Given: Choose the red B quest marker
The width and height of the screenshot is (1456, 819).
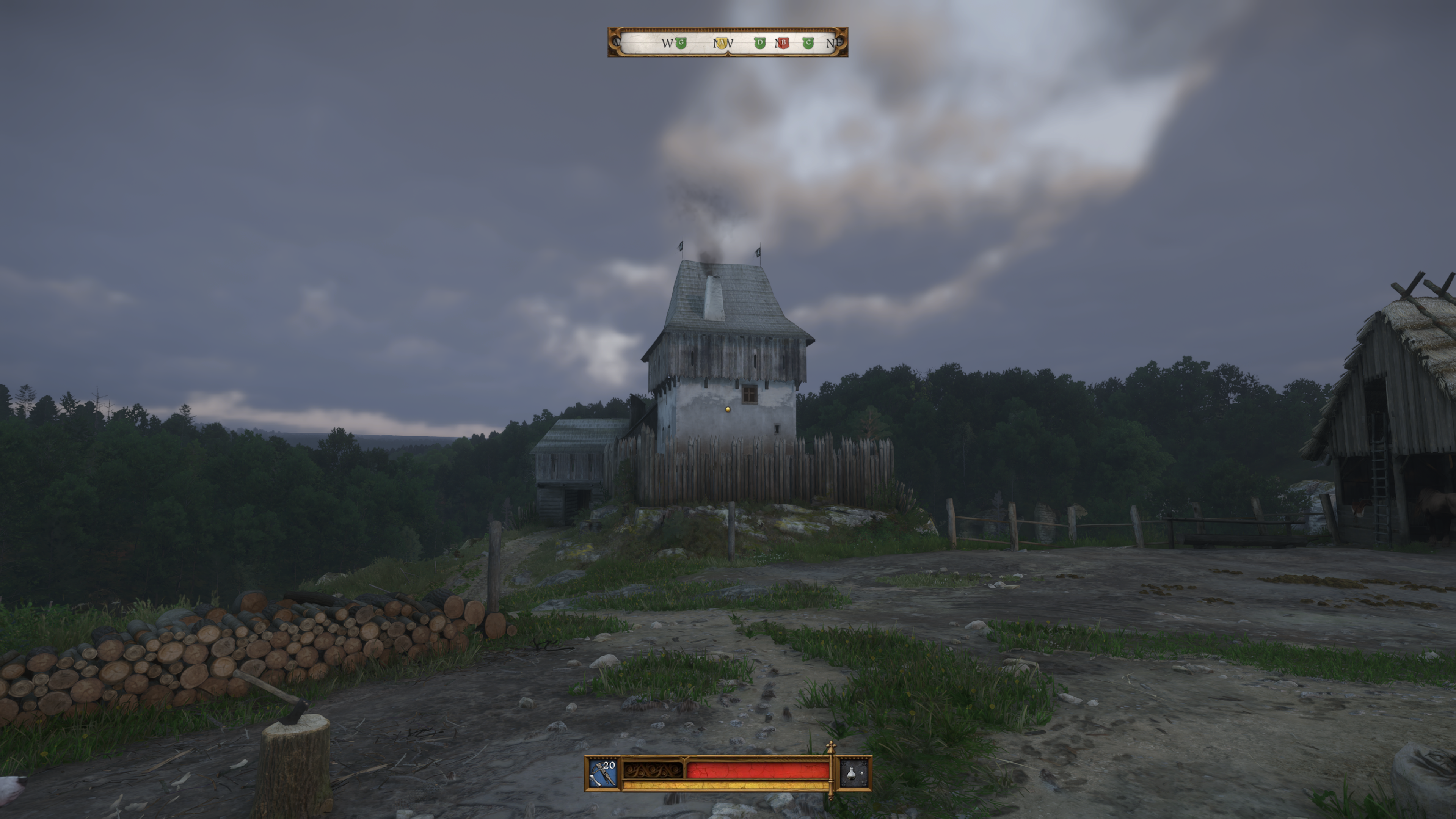Looking at the screenshot, I should tap(783, 43).
